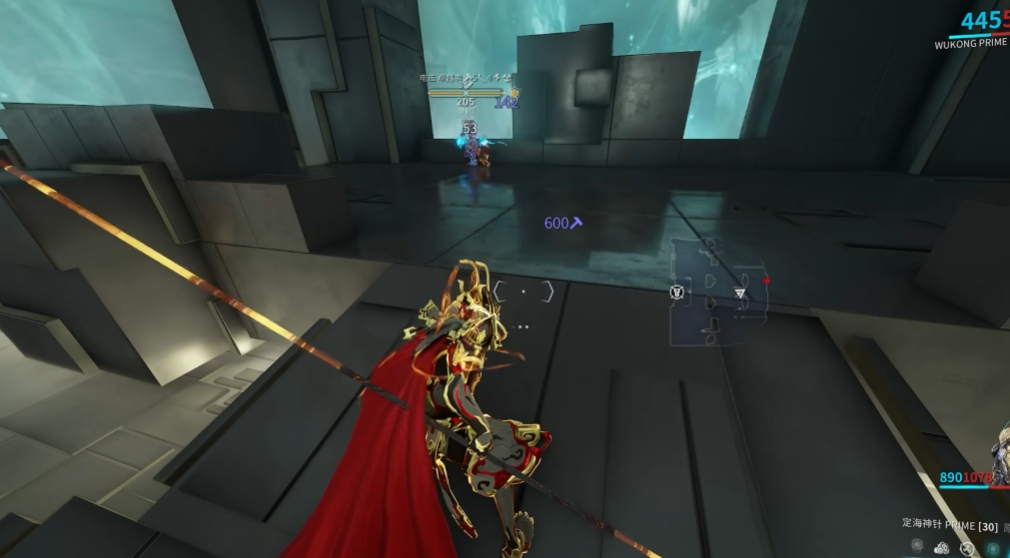Image resolution: width=1010 pixels, height=558 pixels.
Task: Activate the dimmed first ability icon
Action: point(916,547)
